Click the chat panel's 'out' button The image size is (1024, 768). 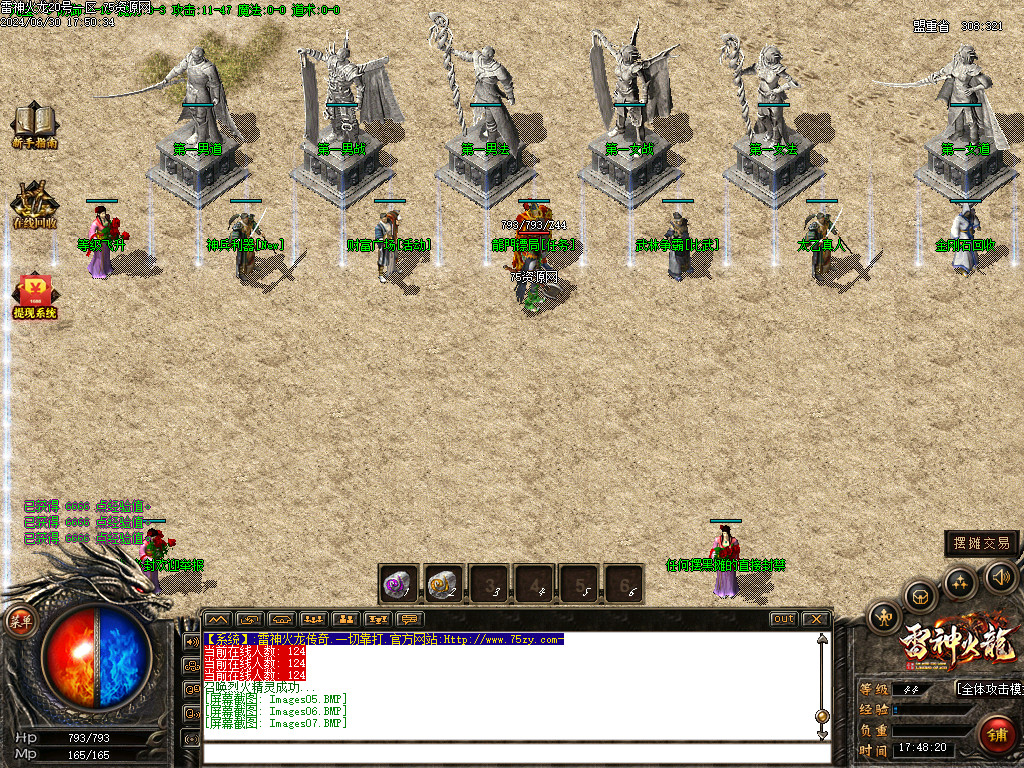point(784,619)
